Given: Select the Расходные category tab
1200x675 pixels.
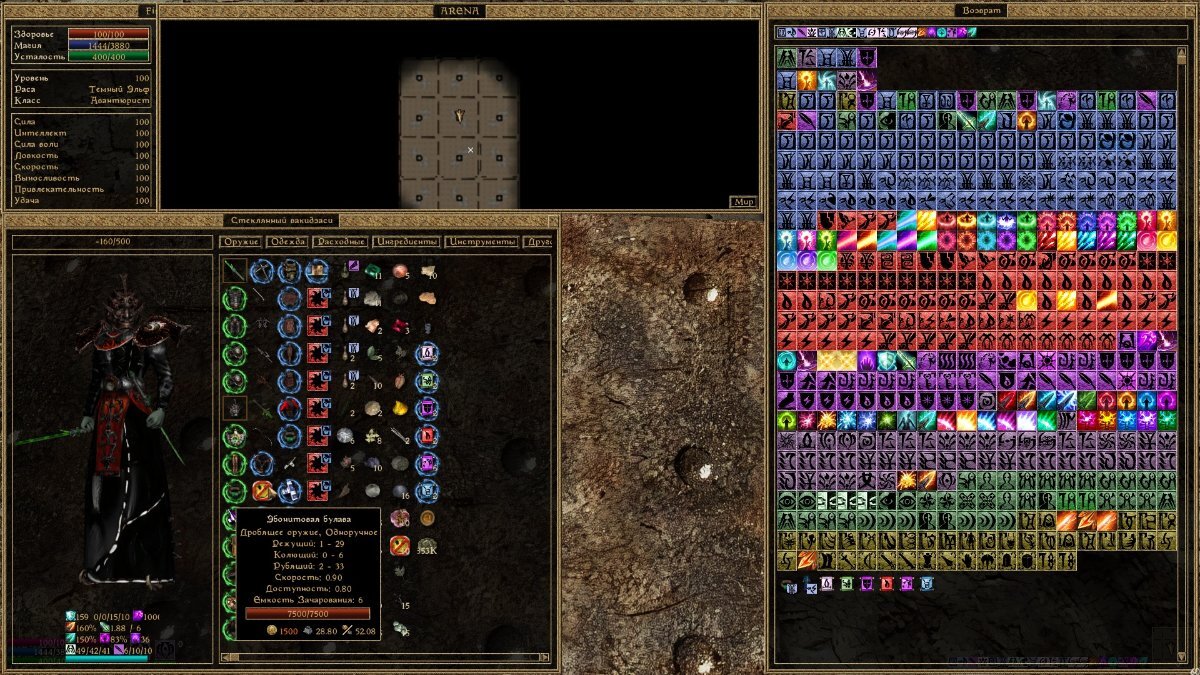Looking at the screenshot, I should click(x=340, y=242).
